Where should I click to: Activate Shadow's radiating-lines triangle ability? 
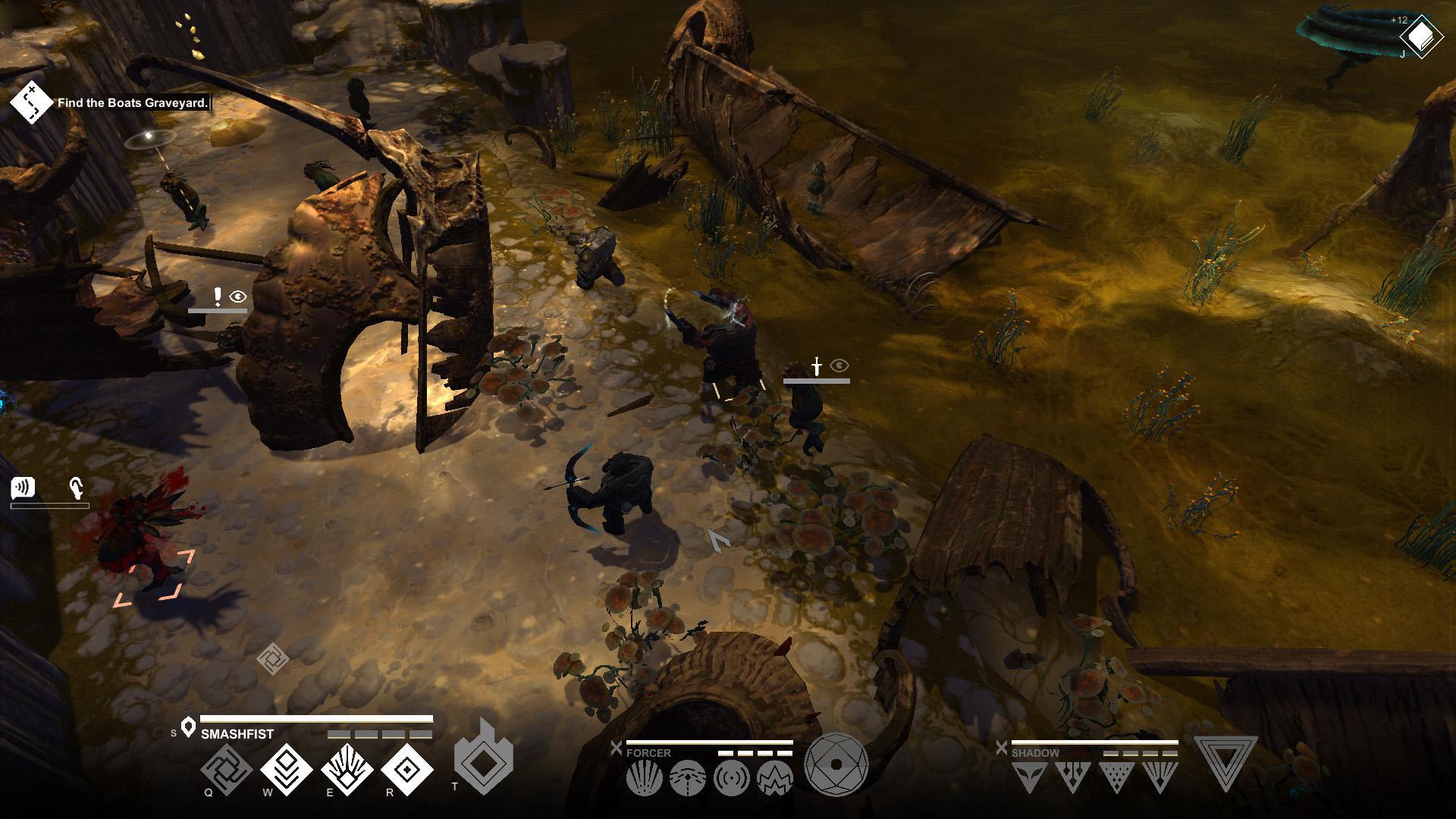(1159, 777)
